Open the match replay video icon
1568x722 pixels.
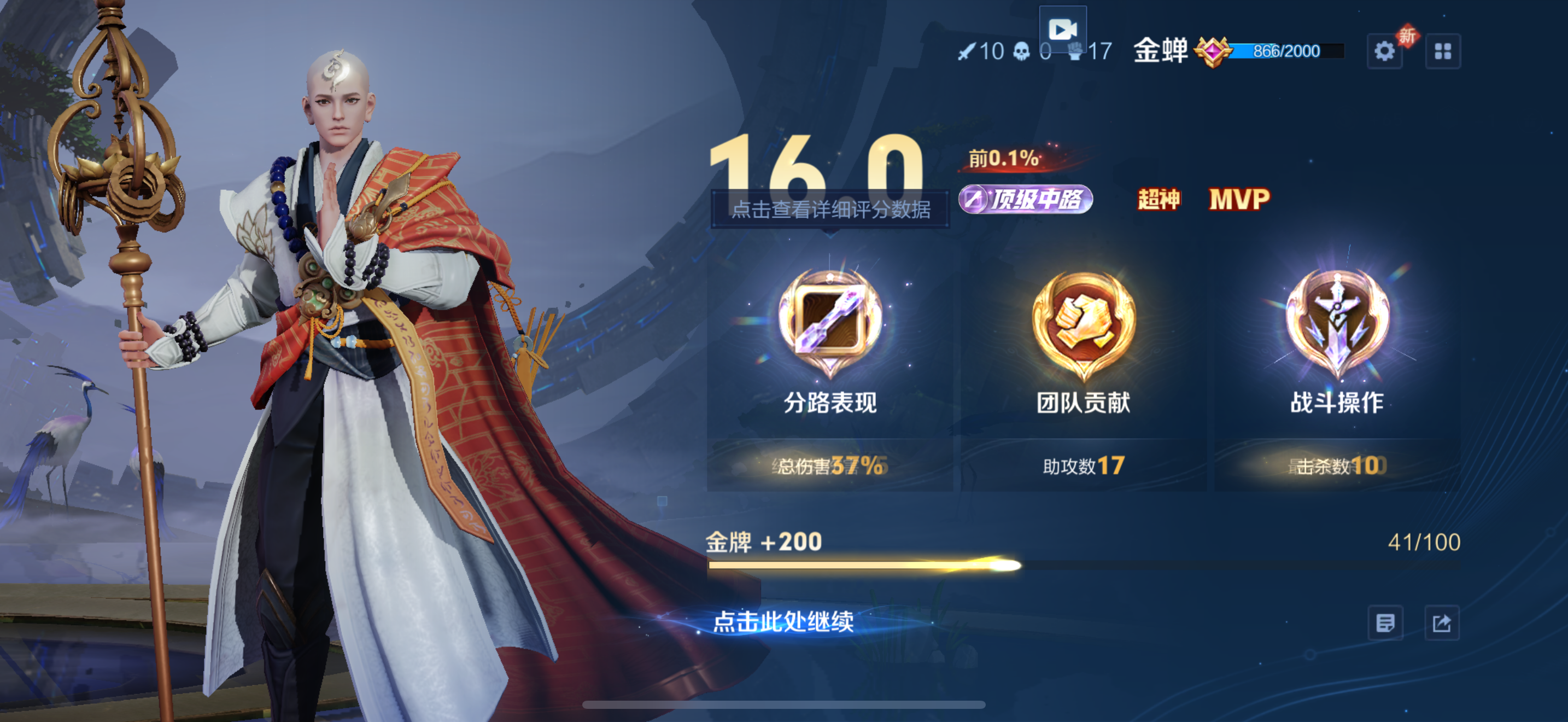(x=1062, y=29)
